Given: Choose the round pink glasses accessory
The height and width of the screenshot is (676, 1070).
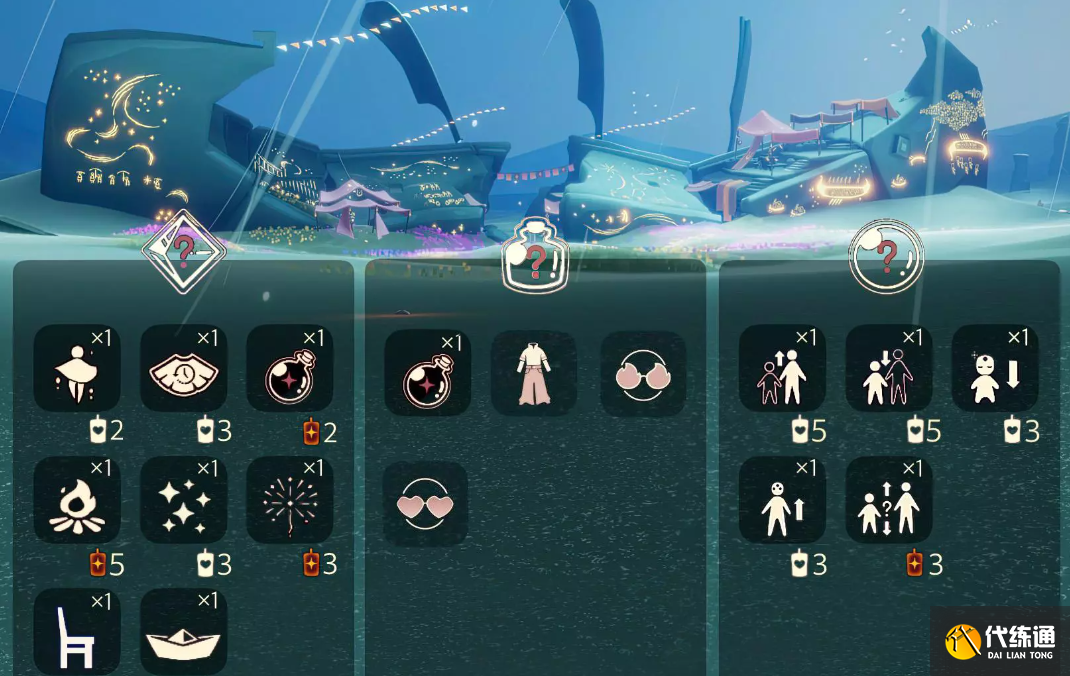Looking at the screenshot, I should pos(642,373).
